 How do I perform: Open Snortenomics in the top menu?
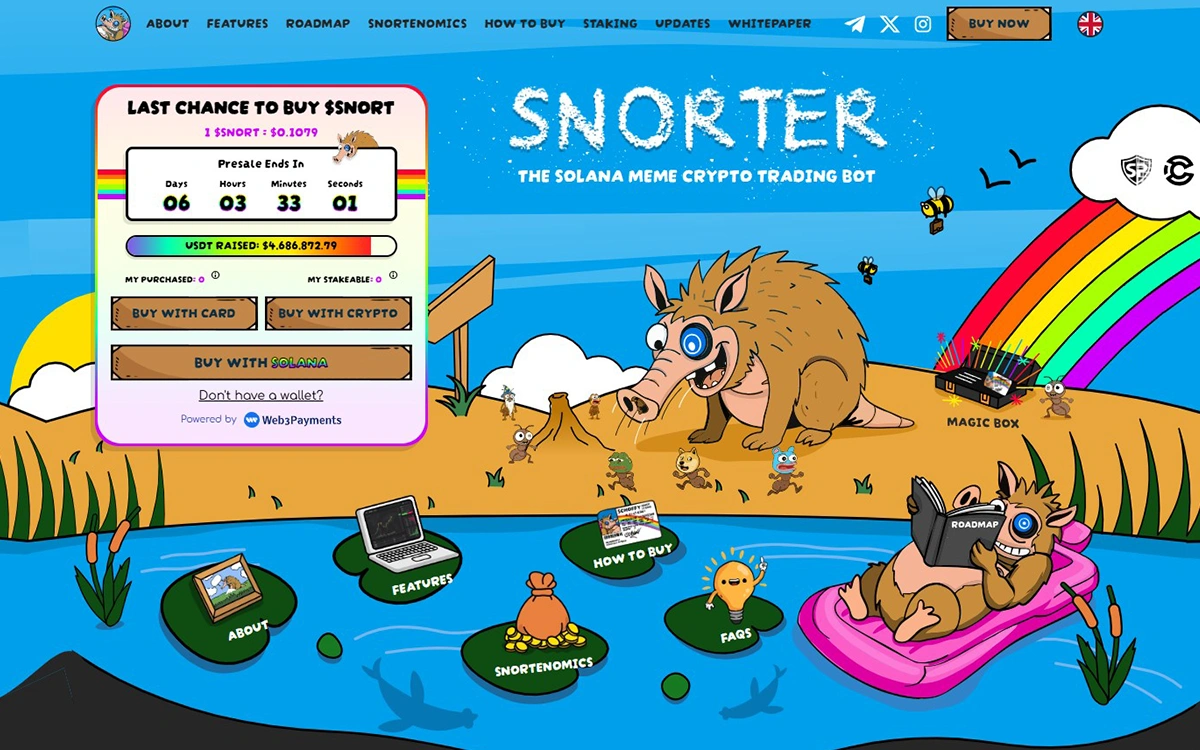[417, 23]
